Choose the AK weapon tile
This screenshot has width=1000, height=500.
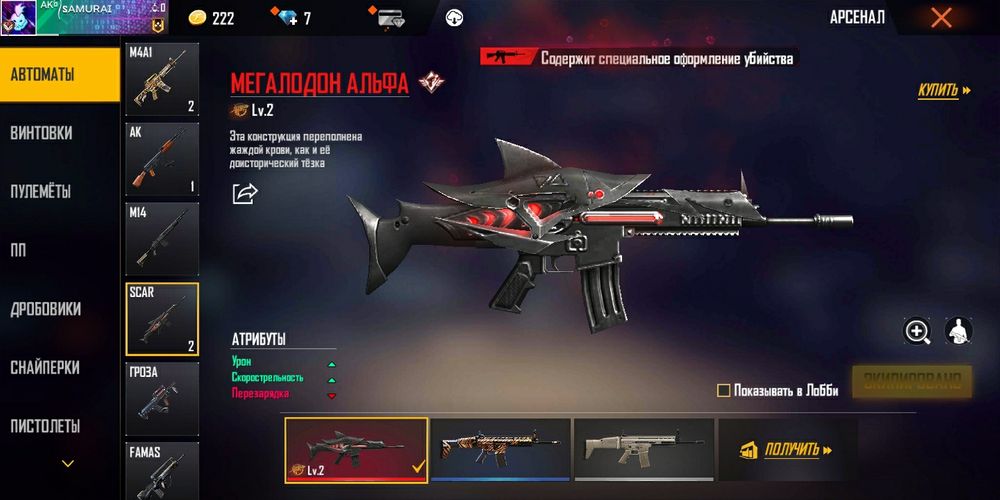pos(162,159)
